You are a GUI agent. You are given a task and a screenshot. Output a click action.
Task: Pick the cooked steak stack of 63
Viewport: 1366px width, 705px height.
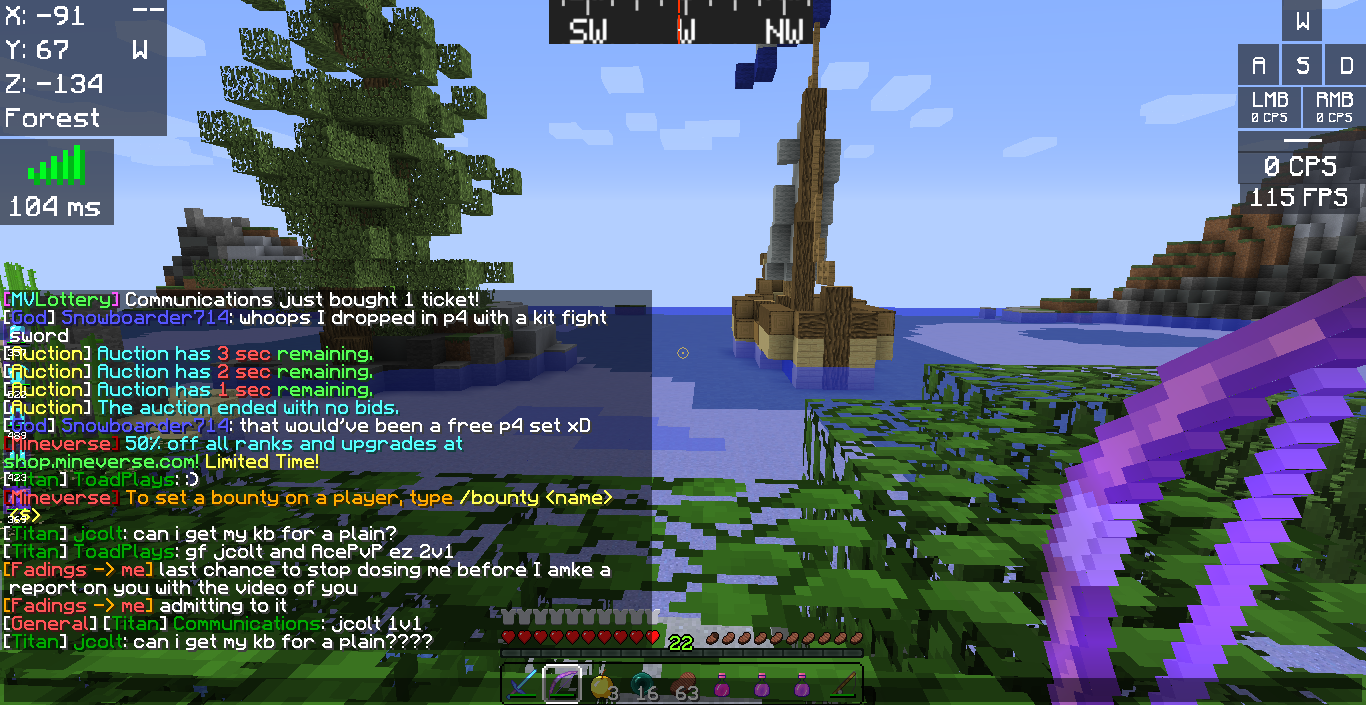click(682, 685)
